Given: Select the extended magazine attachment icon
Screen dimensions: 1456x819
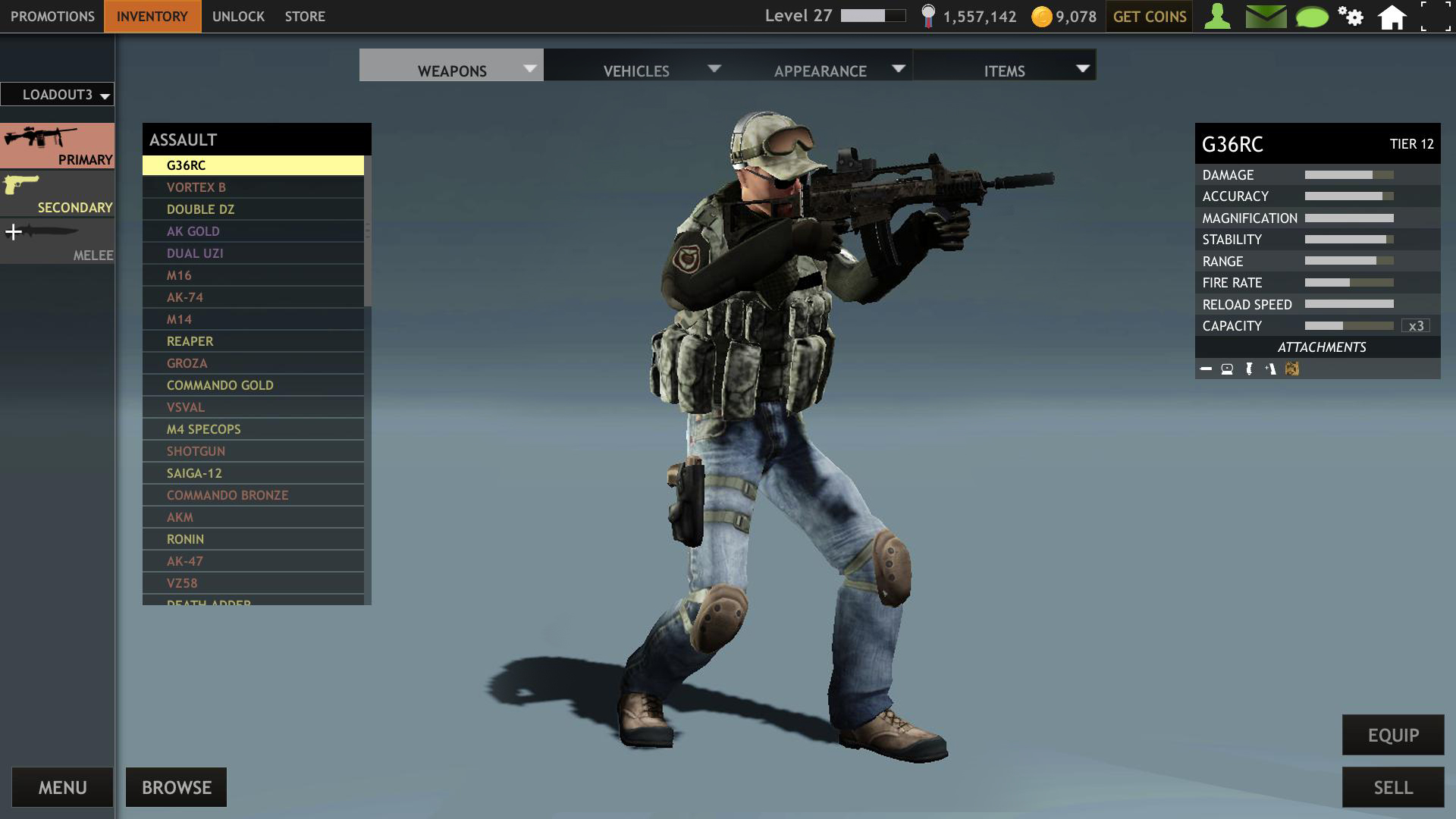Looking at the screenshot, I should point(1270,369).
